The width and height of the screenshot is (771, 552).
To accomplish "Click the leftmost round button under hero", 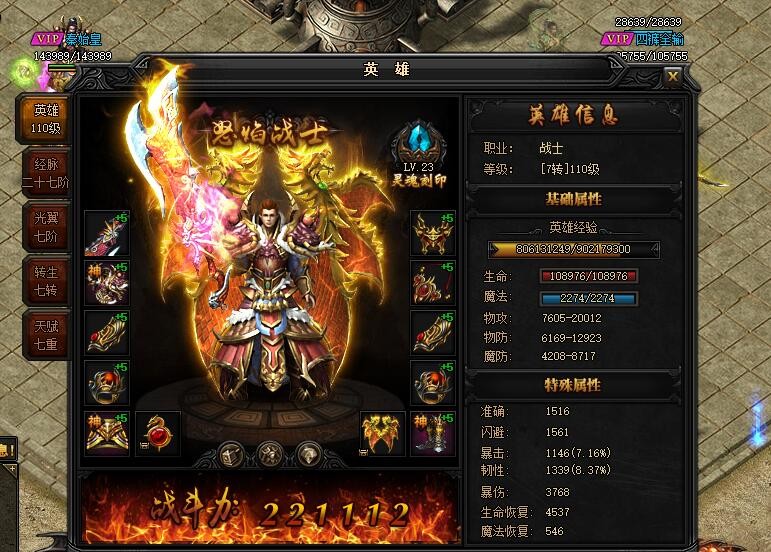I will (231, 452).
